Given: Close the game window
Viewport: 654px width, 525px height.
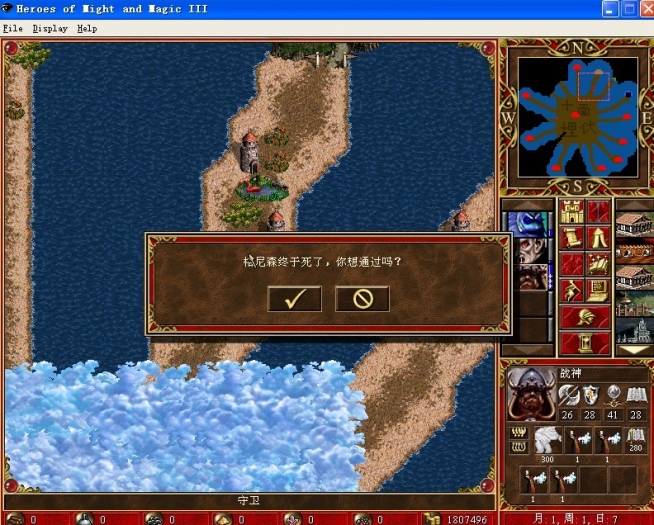Looking at the screenshot, I should point(641,9).
